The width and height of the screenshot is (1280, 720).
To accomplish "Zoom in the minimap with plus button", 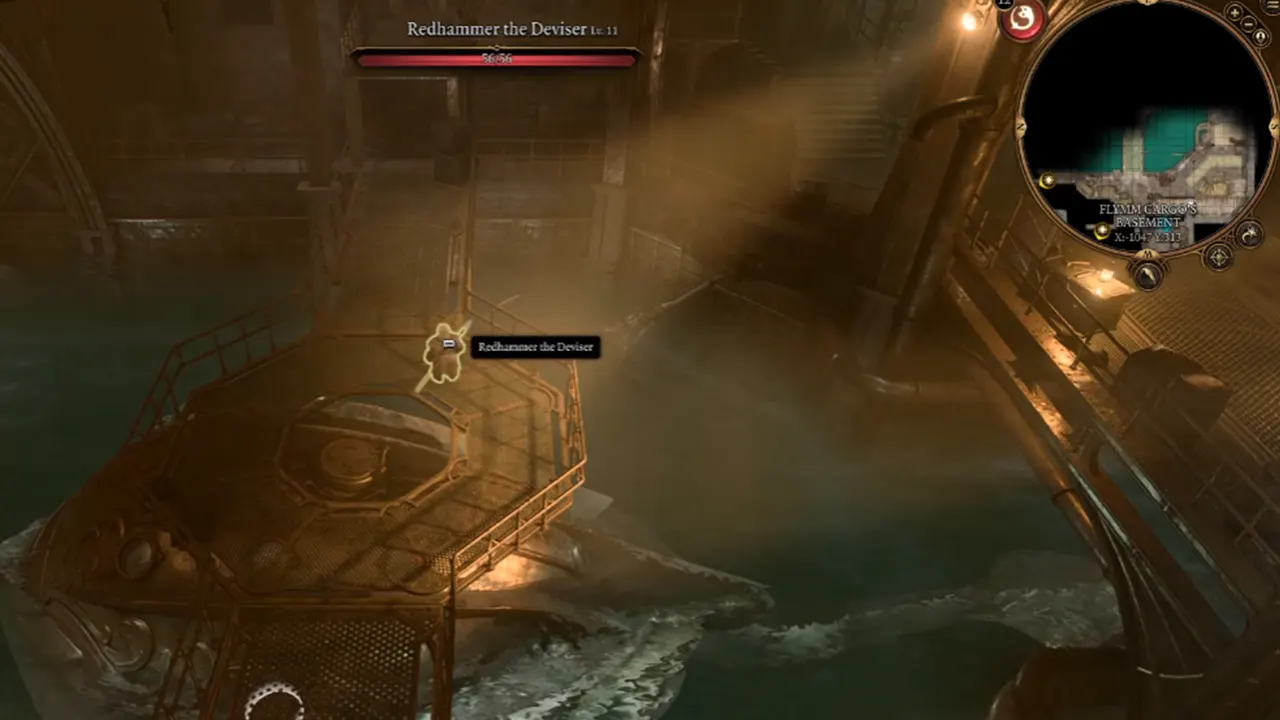I will 1236,13.
